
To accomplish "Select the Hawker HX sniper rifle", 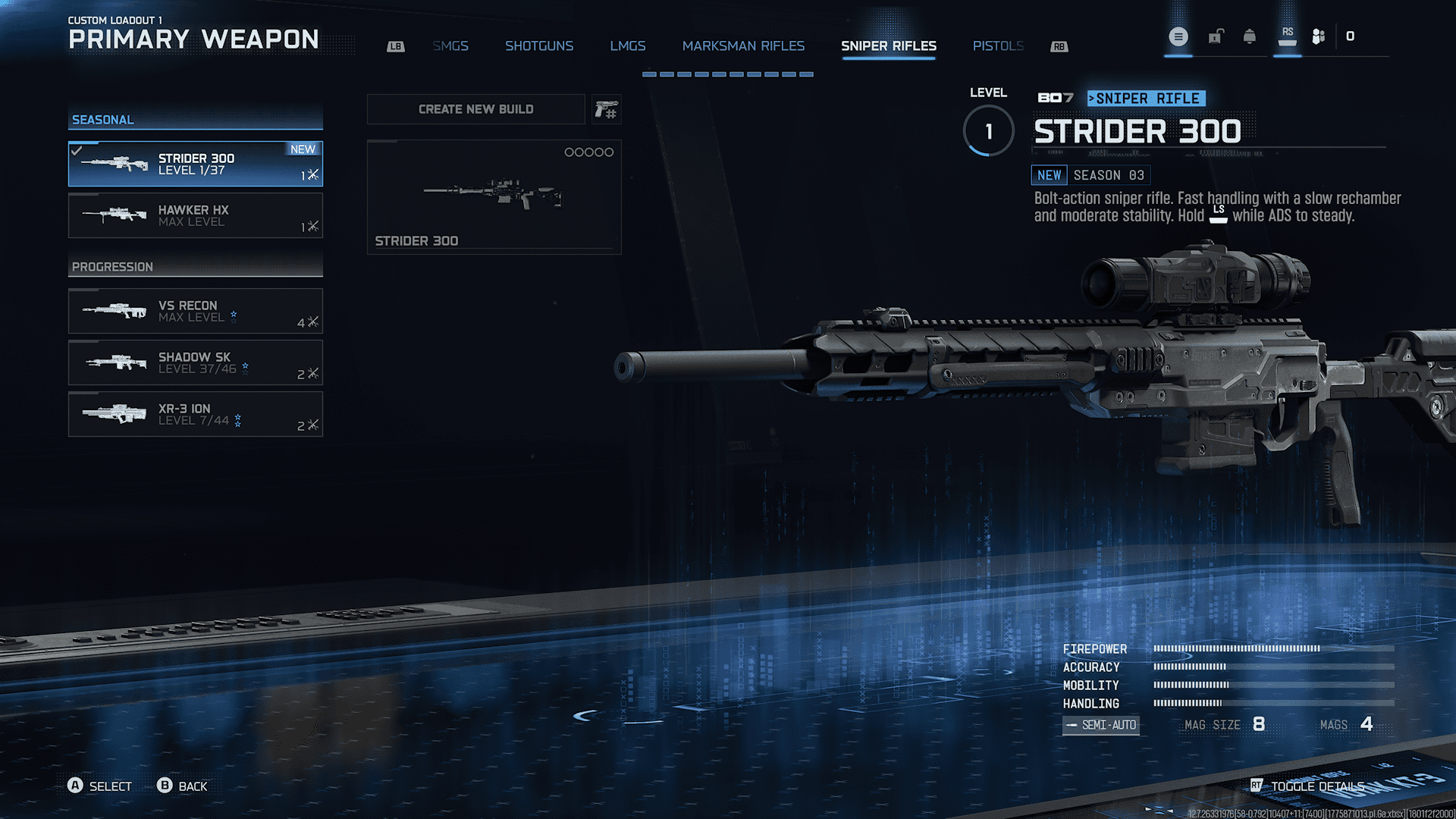I will pyautogui.click(x=196, y=215).
